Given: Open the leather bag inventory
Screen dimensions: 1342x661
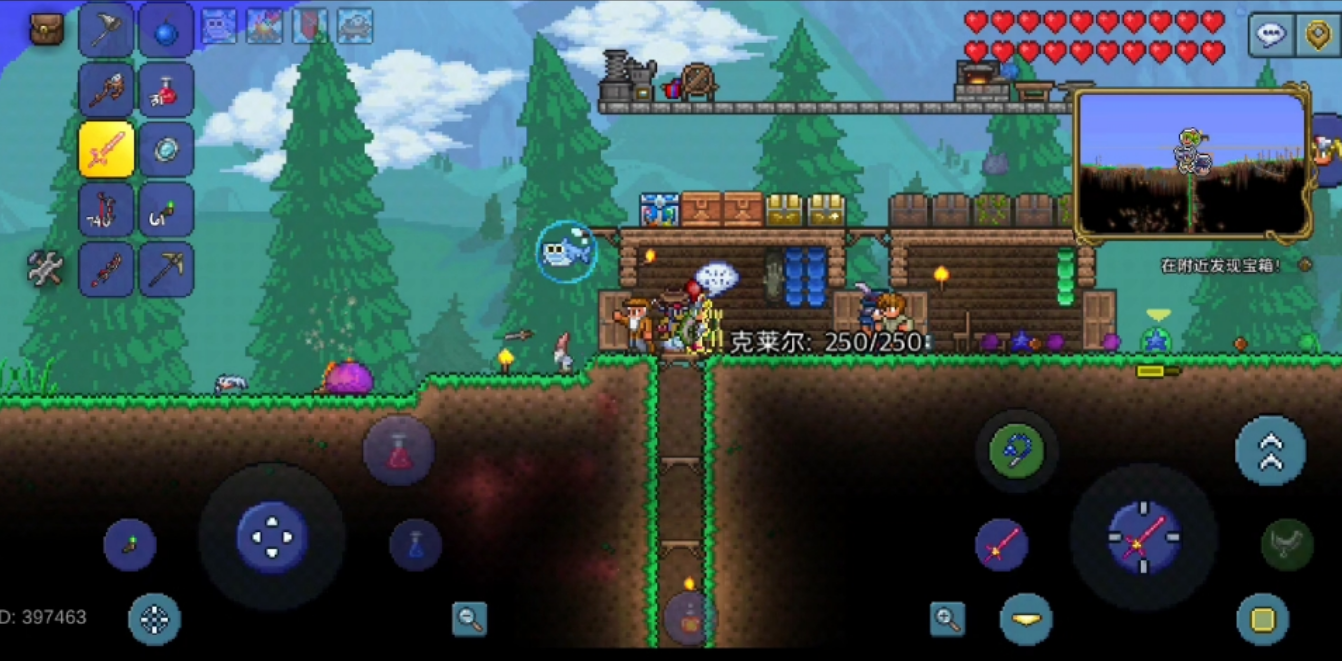Looking at the screenshot, I should tap(46, 29).
